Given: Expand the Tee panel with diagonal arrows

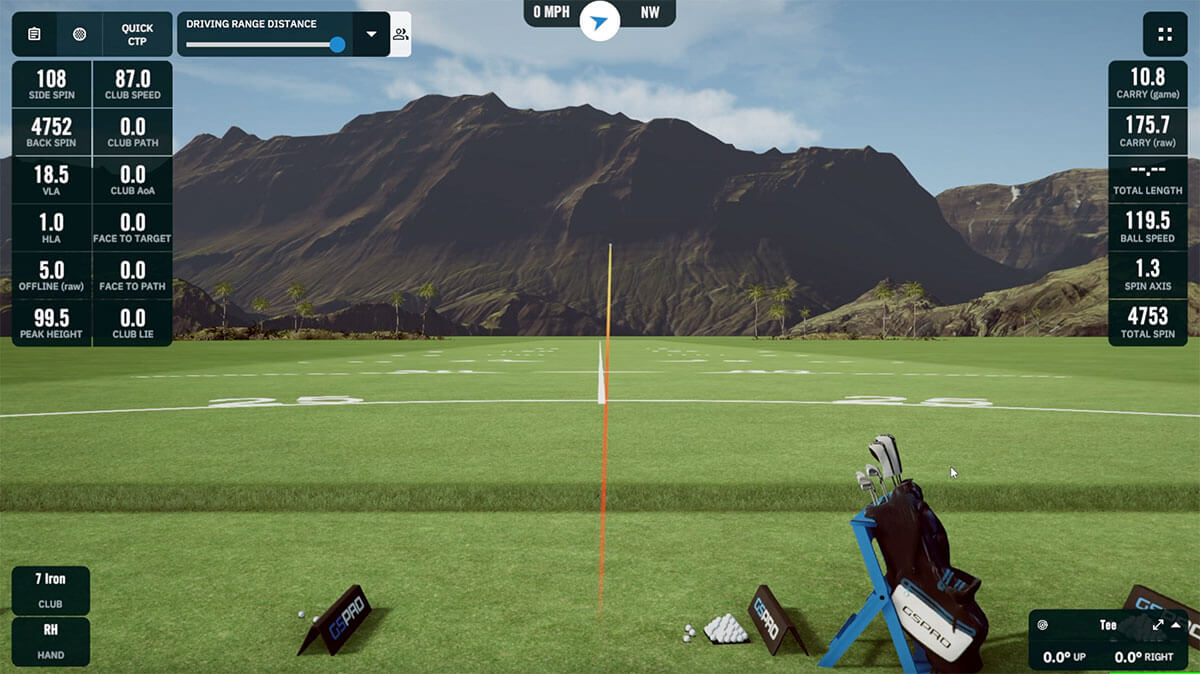Looking at the screenshot, I should pos(1158,625).
